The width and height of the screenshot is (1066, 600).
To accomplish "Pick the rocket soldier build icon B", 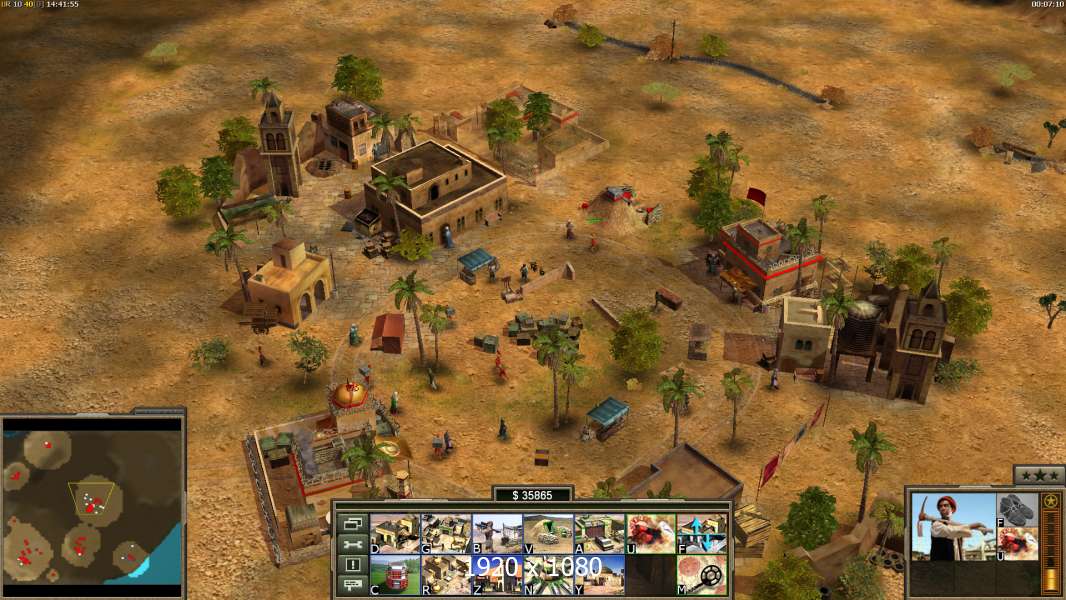I will point(496,533).
